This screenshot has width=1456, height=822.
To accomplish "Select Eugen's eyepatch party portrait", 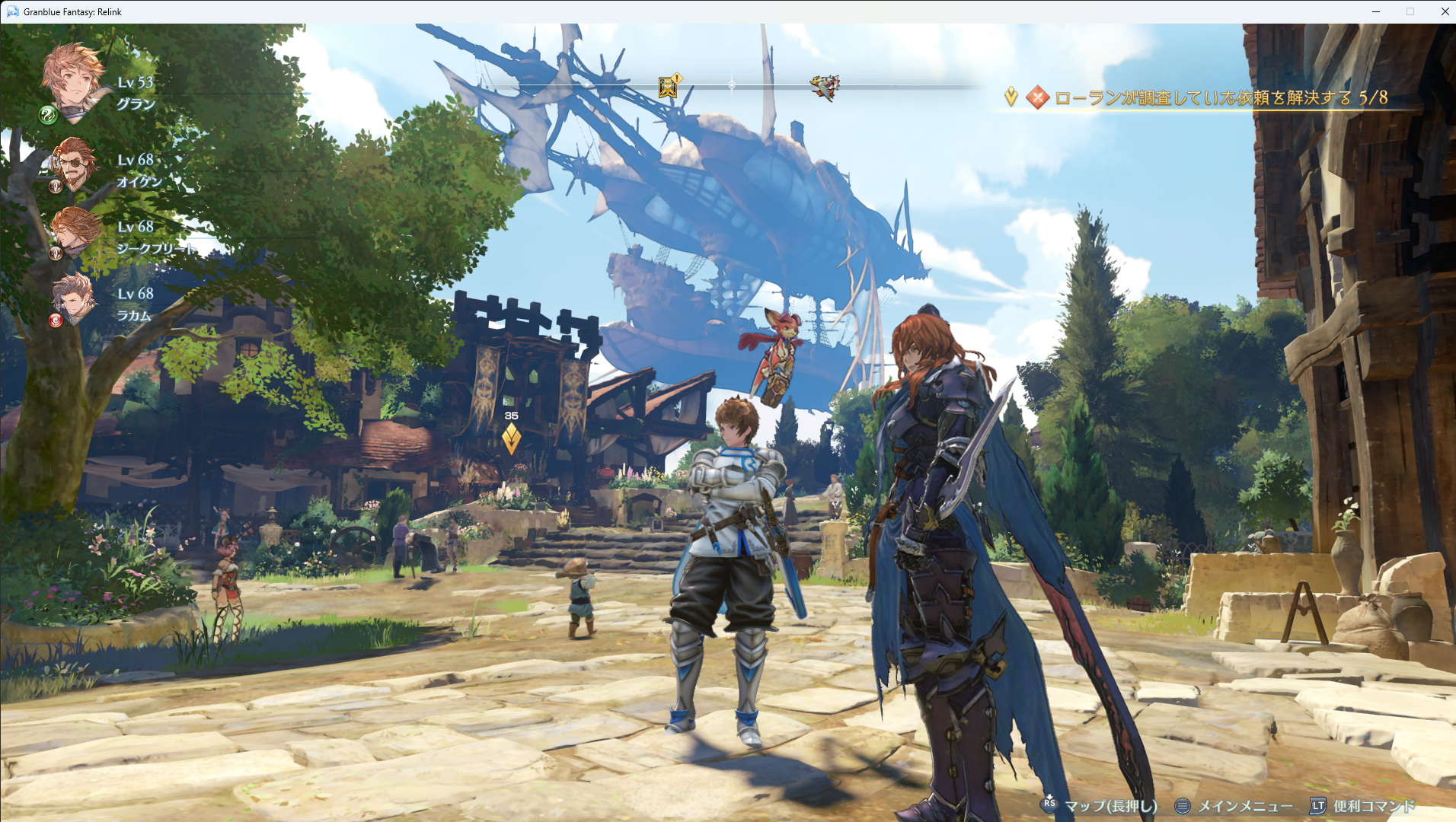I will [75, 162].
